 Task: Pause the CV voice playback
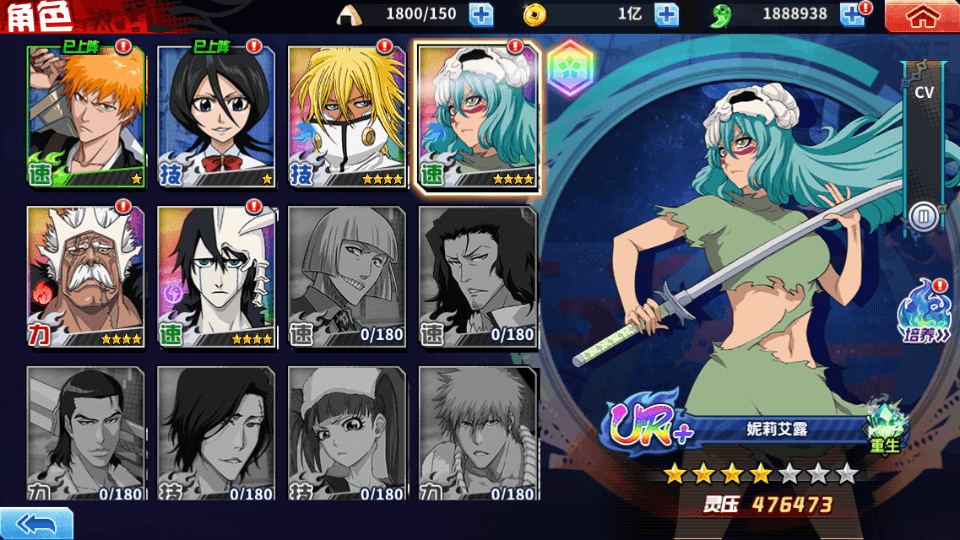tap(923, 214)
